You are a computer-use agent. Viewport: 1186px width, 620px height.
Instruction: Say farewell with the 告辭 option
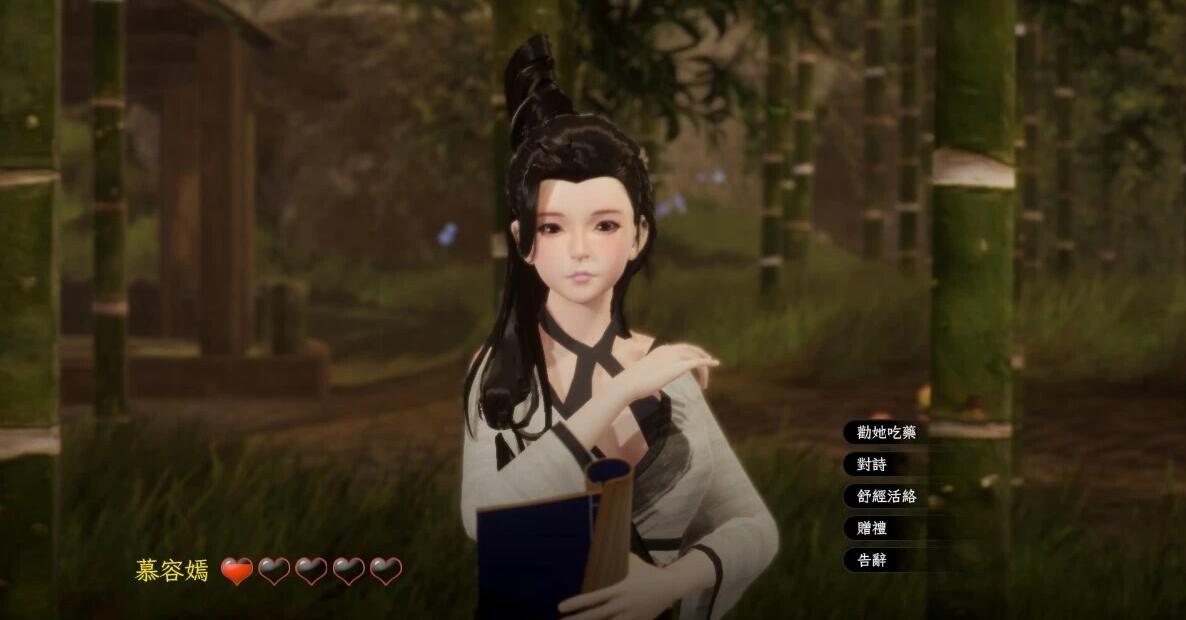[x=866, y=560]
